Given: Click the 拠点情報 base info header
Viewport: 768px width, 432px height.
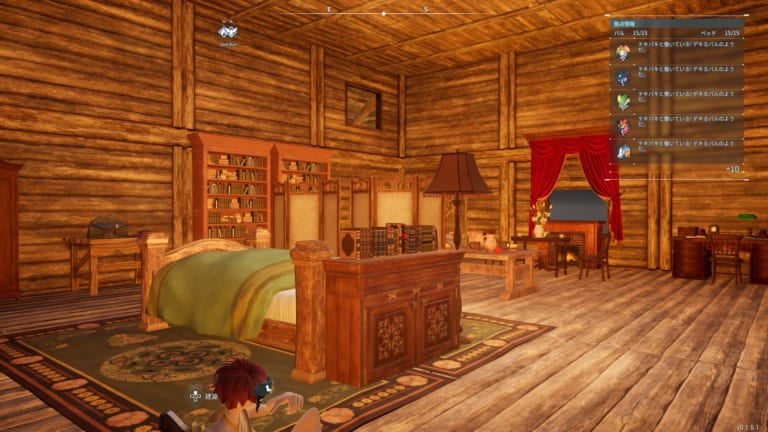Looking at the screenshot, I should pos(627,23).
